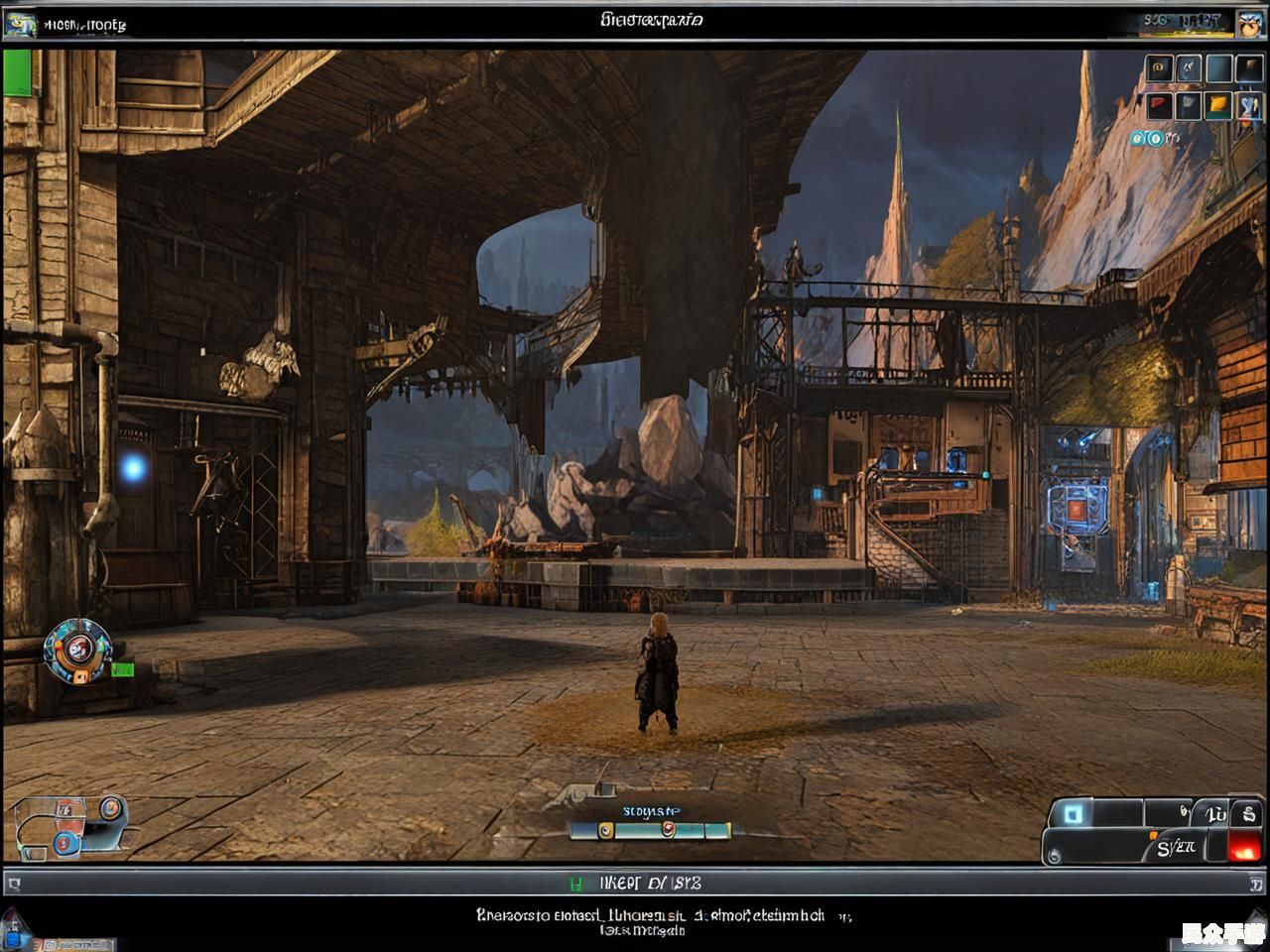The height and width of the screenshot is (952, 1270).
Task: Open the character portrait in top-right corner
Action: click(1247, 23)
